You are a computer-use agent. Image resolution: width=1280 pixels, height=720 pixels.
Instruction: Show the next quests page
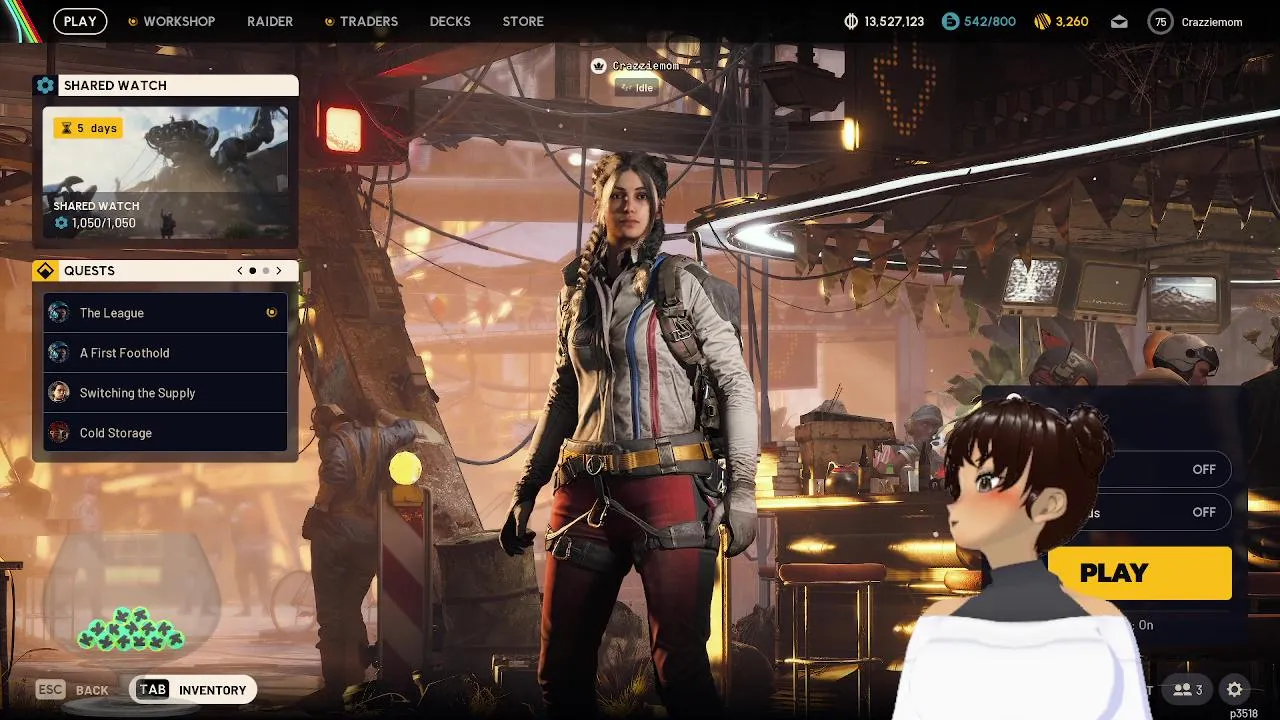tap(279, 271)
